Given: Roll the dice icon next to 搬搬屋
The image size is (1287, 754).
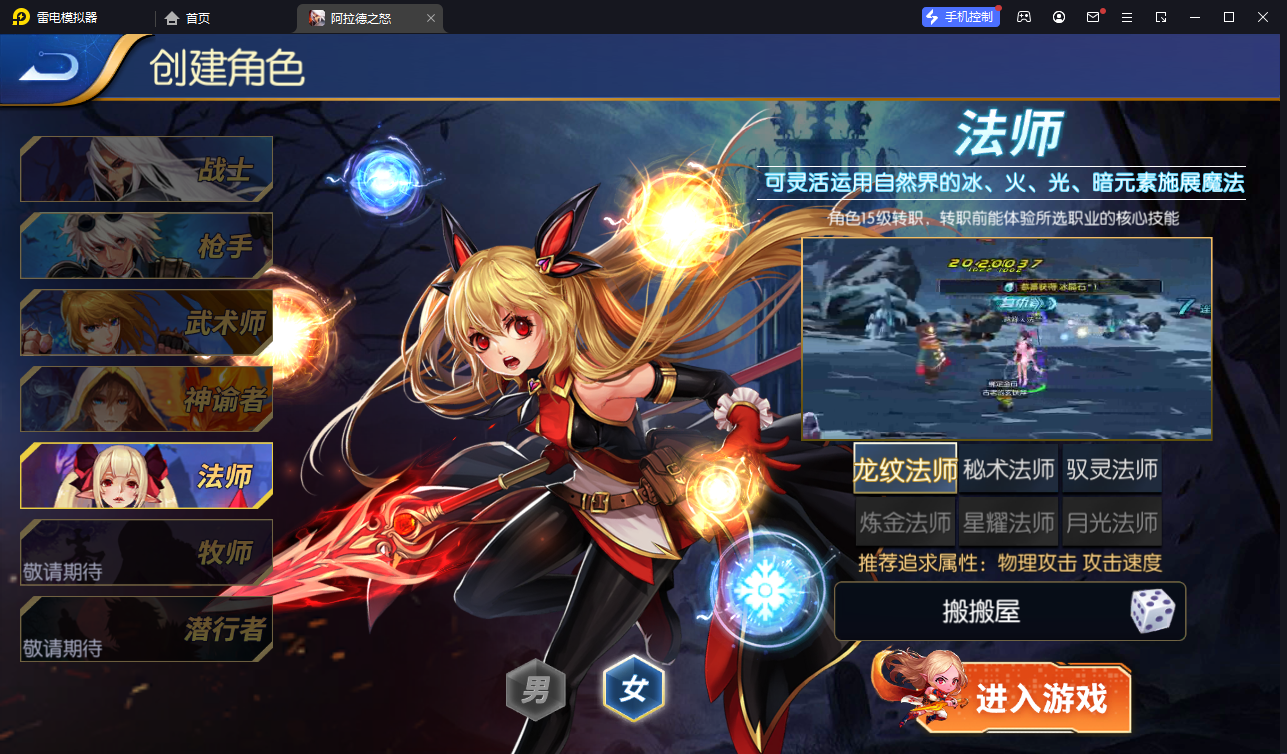Looking at the screenshot, I should (x=1155, y=611).
